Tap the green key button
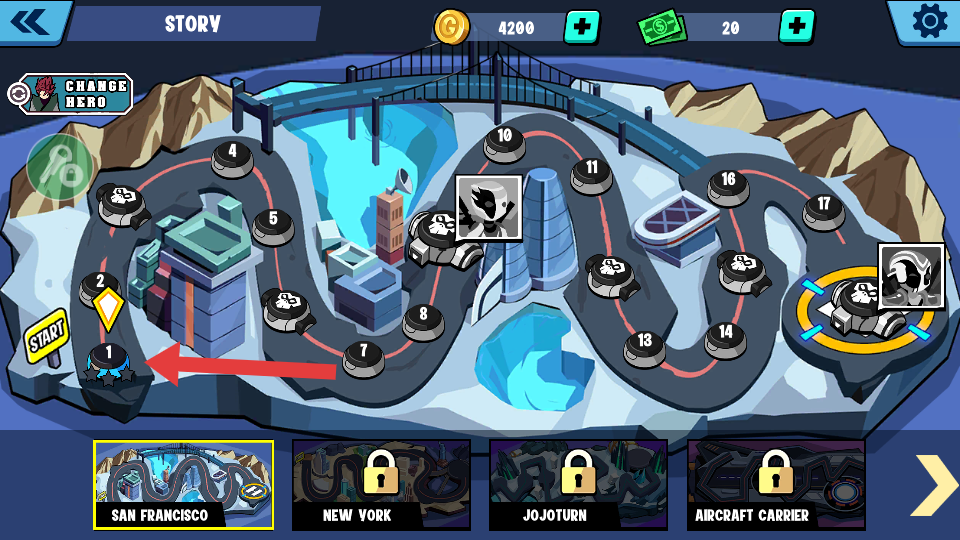The image size is (960, 540). click(x=60, y=167)
